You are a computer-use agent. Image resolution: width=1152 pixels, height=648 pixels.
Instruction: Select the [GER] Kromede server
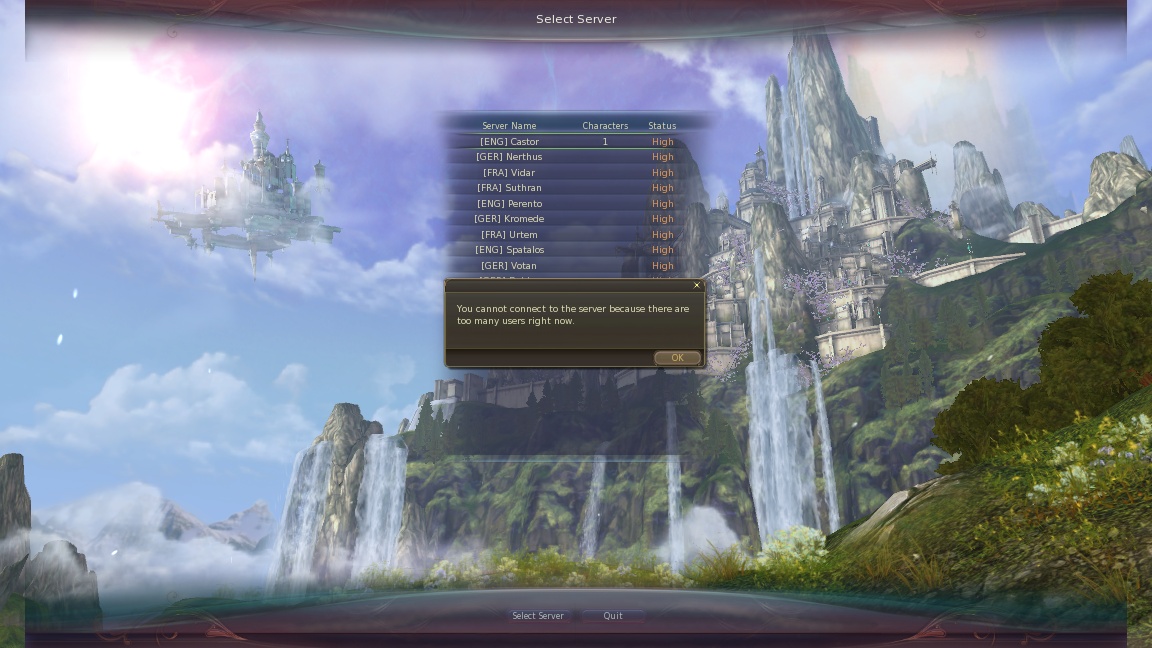coord(509,219)
